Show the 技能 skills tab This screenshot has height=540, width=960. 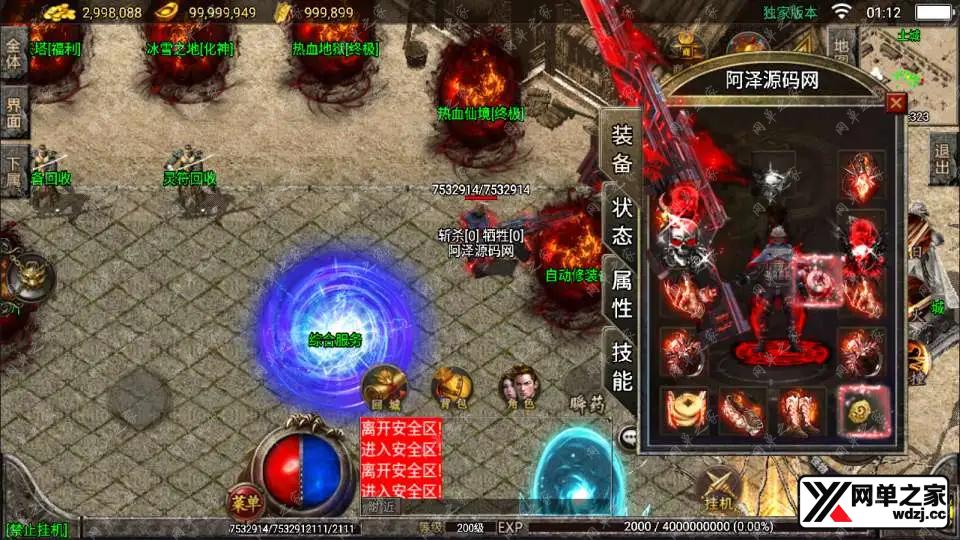pos(621,366)
